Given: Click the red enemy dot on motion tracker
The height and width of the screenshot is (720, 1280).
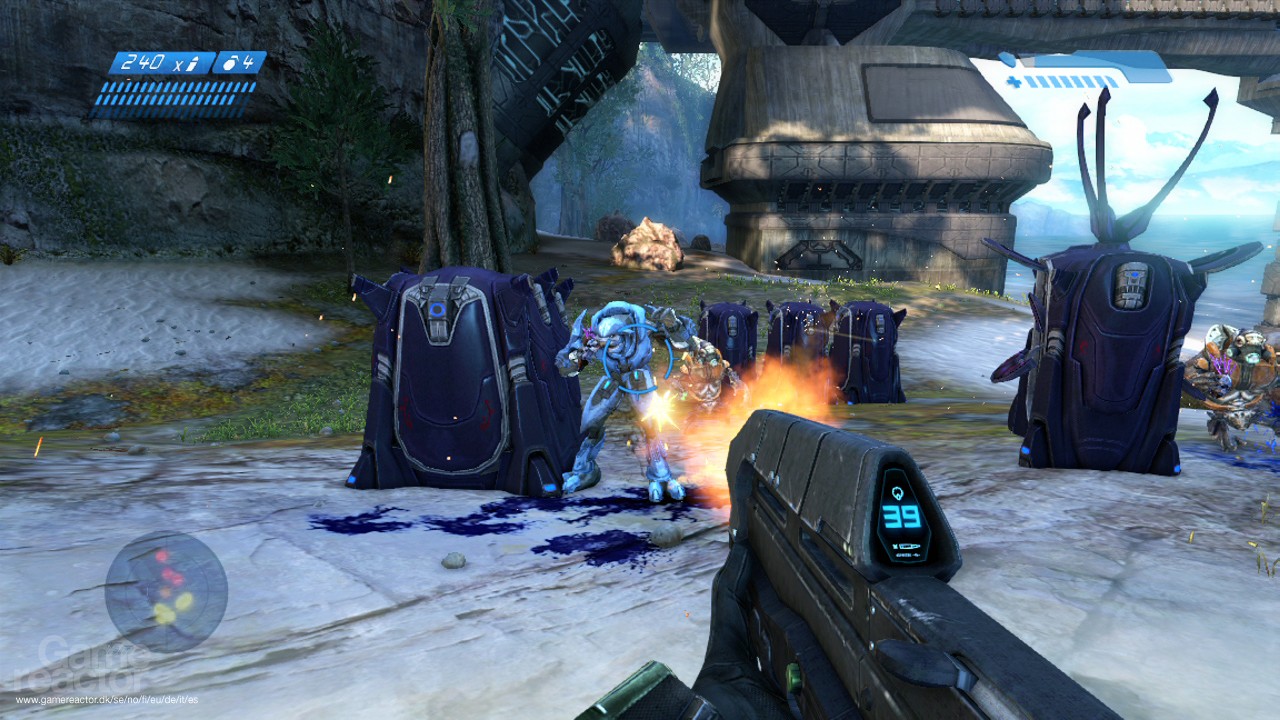Looking at the screenshot, I should [162, 555].
